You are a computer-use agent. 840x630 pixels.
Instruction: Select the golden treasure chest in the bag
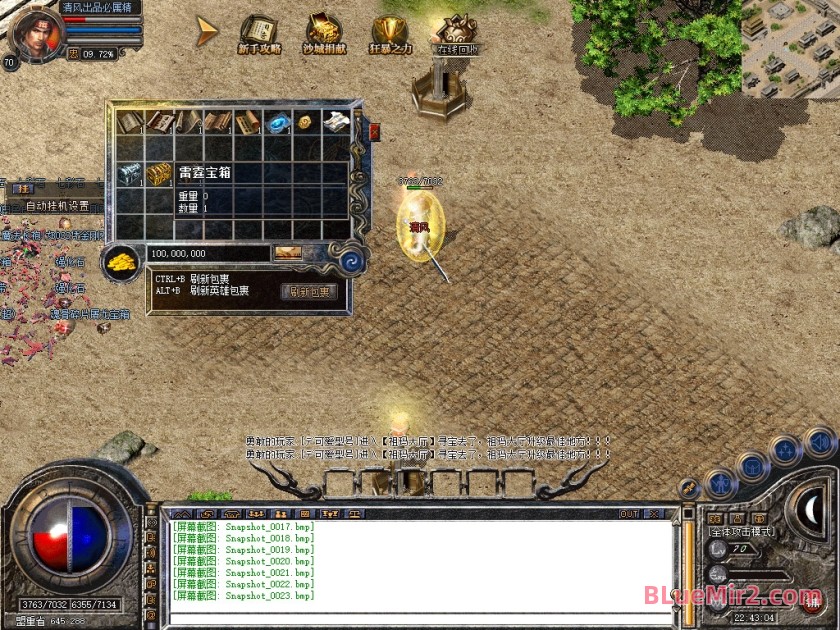(158, 173)
